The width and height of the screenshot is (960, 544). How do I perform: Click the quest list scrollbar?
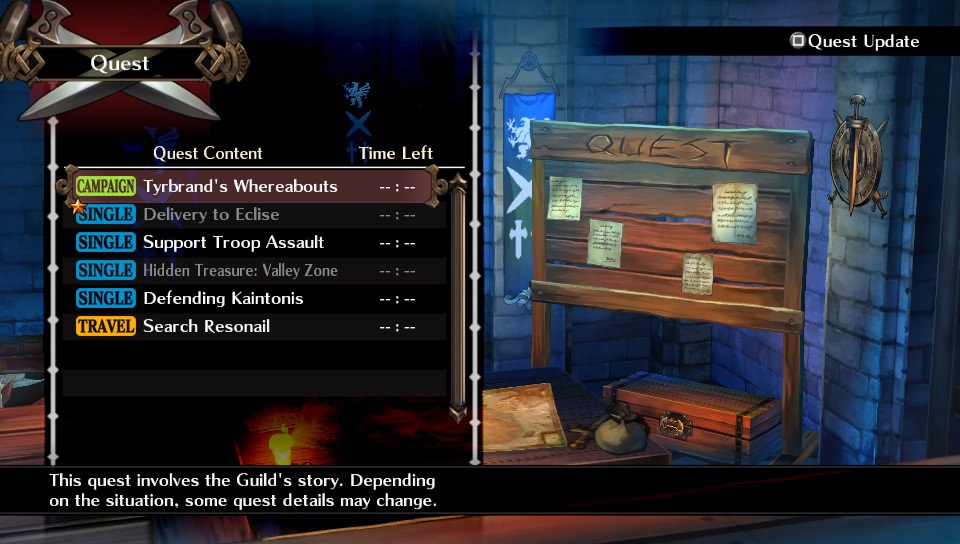click(458, 300)
